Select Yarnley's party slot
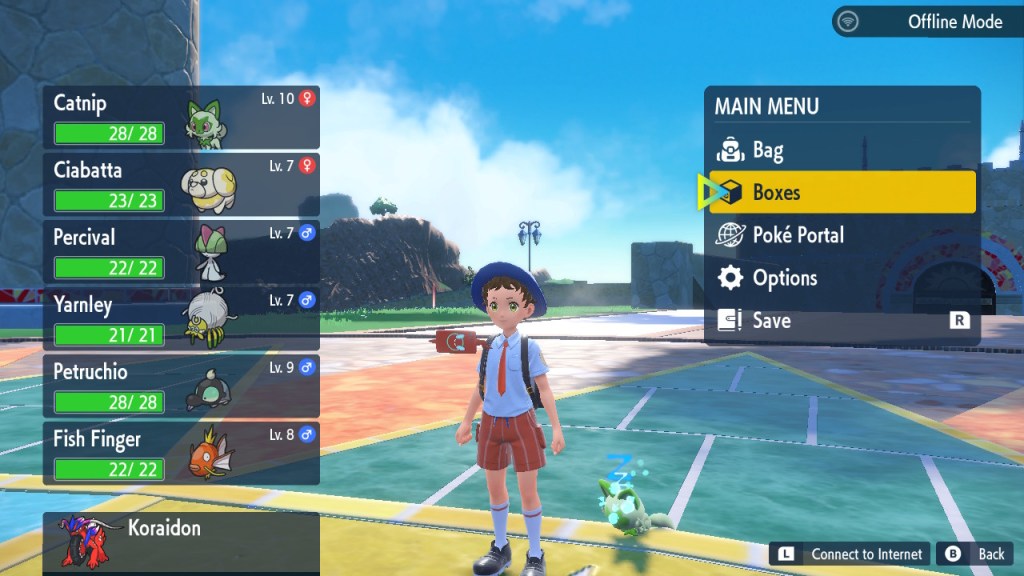Image resolution: width=1024 pixels, height=576 pixels. (x=181, y=319)
